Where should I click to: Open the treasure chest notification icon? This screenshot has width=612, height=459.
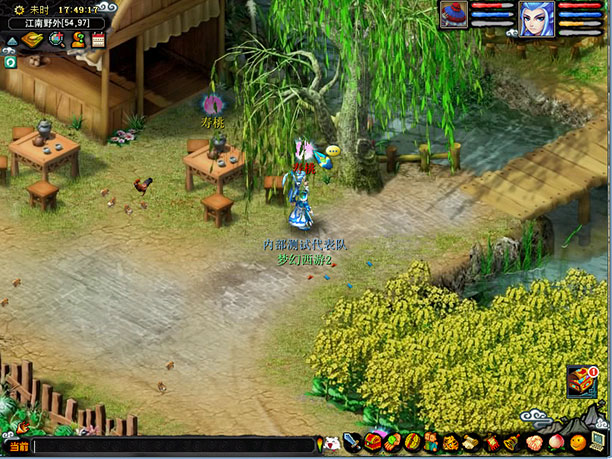click(582, 381)
